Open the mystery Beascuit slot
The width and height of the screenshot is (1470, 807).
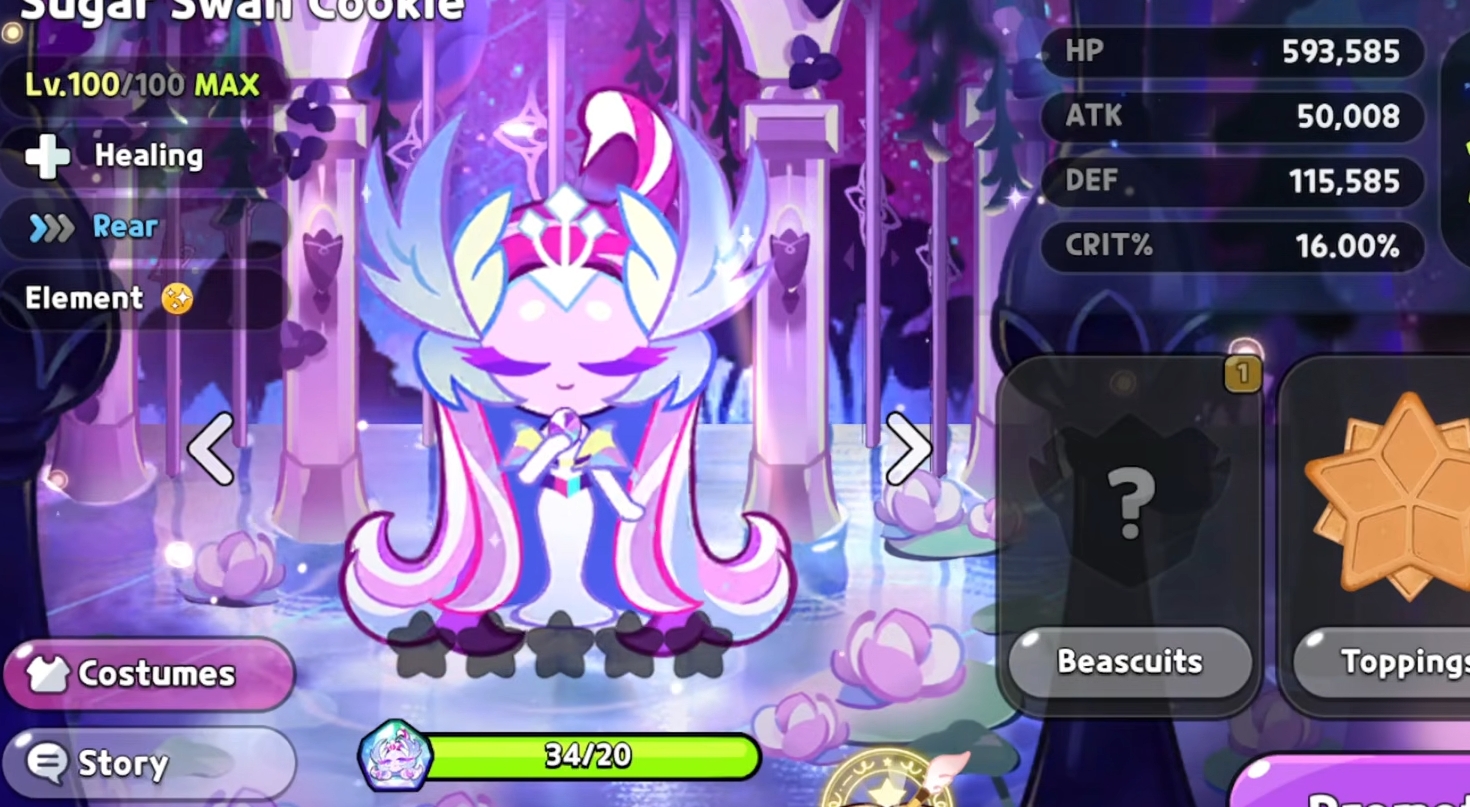[x=1128, y=500]
